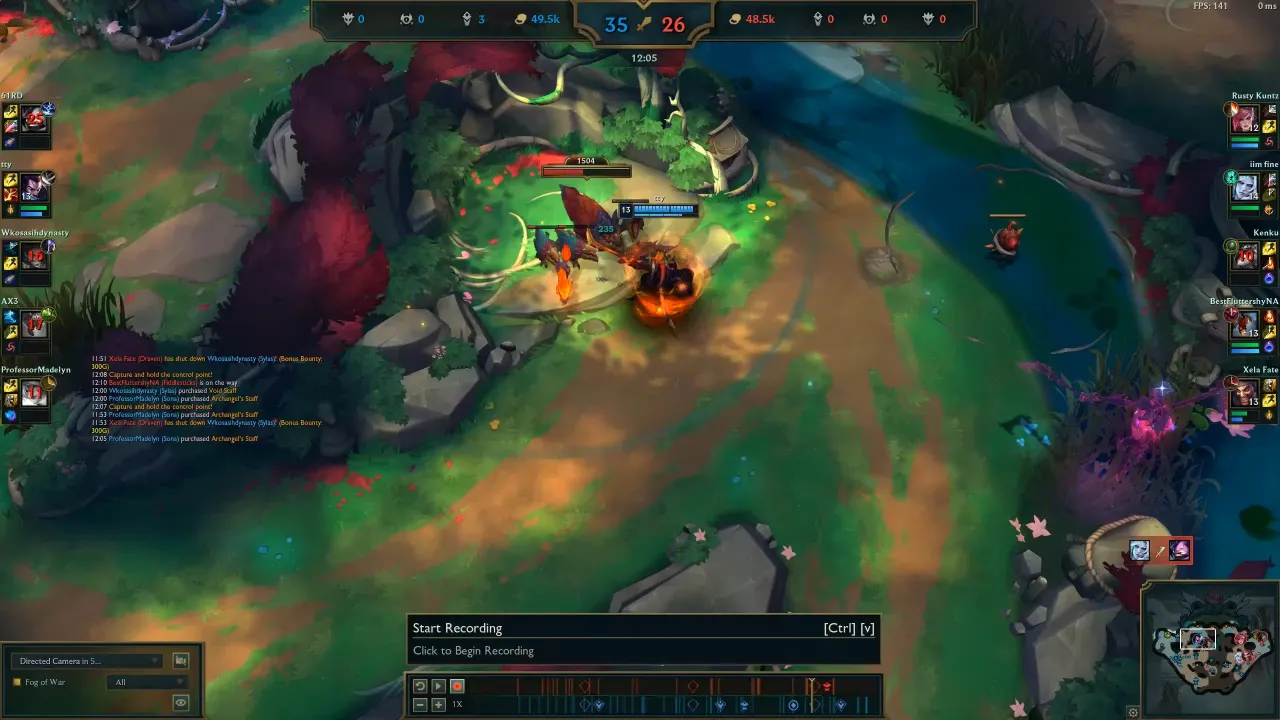Click a location on the minimap
This screenshot has width=1280, height=720.
click(x=1210, y=650)
